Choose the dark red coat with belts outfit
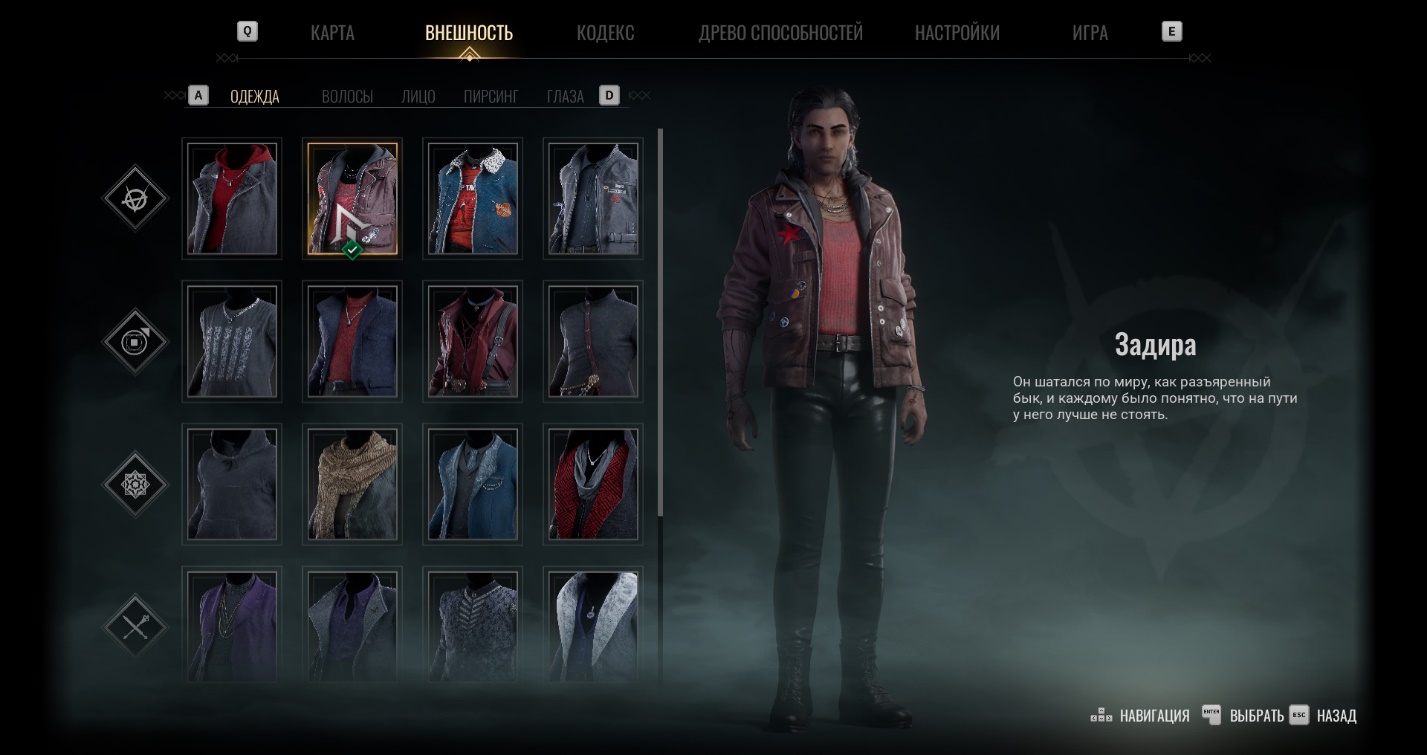The height and width of the screenshot is (755, 1427). (x=472, y=341)
